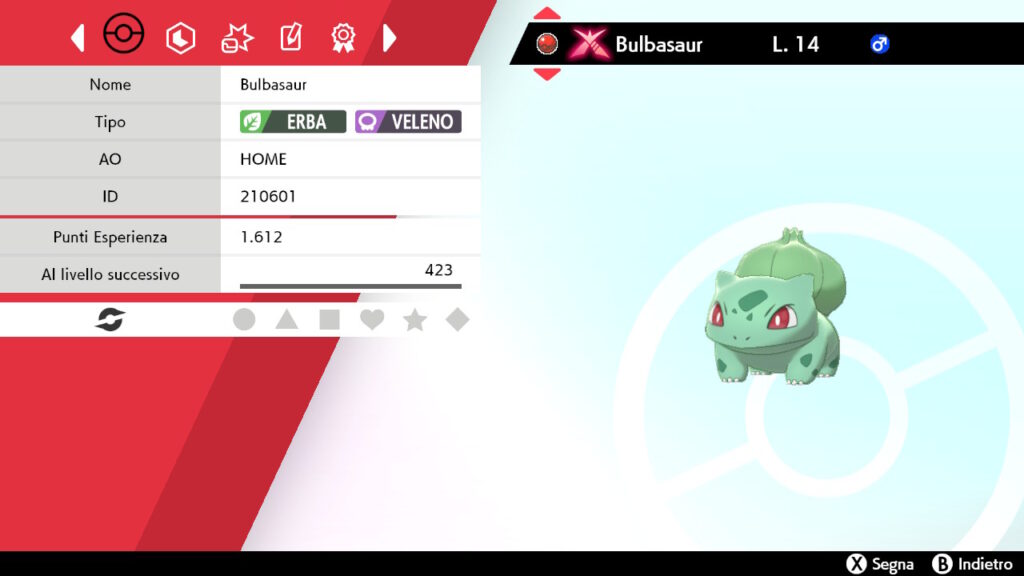Go to previous Pokémon with red up arrow

[x=547, y=14]
